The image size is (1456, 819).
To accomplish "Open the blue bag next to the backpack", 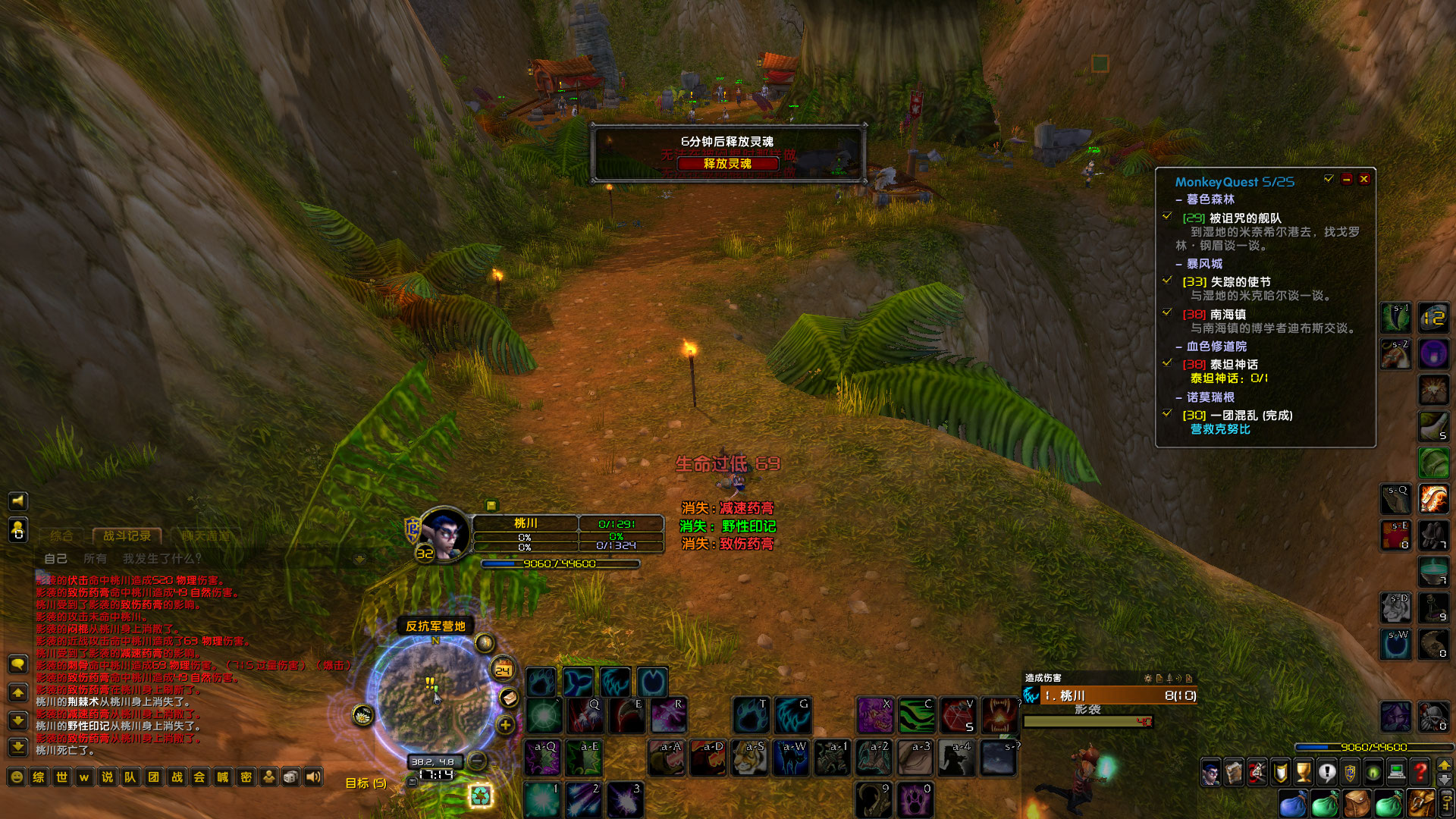I will pyautogui.click(x=1292, y=802).
